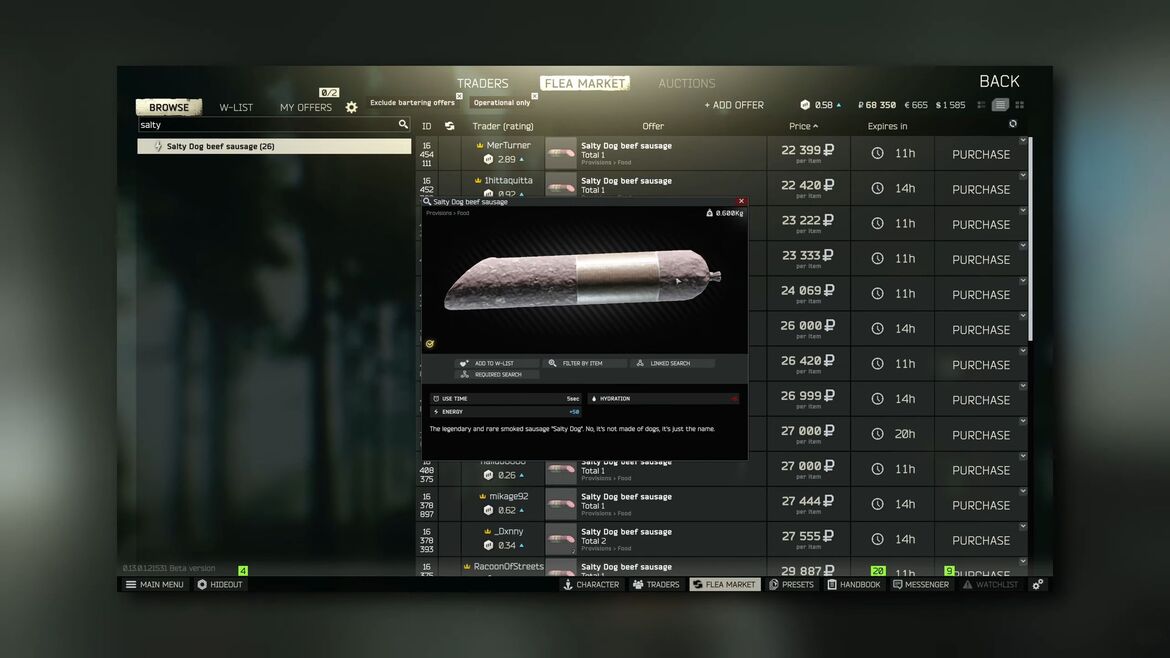Close the Salty Dog item inspection window
The width and height of the screenshot is (1170, 658).
coord(741,201)
